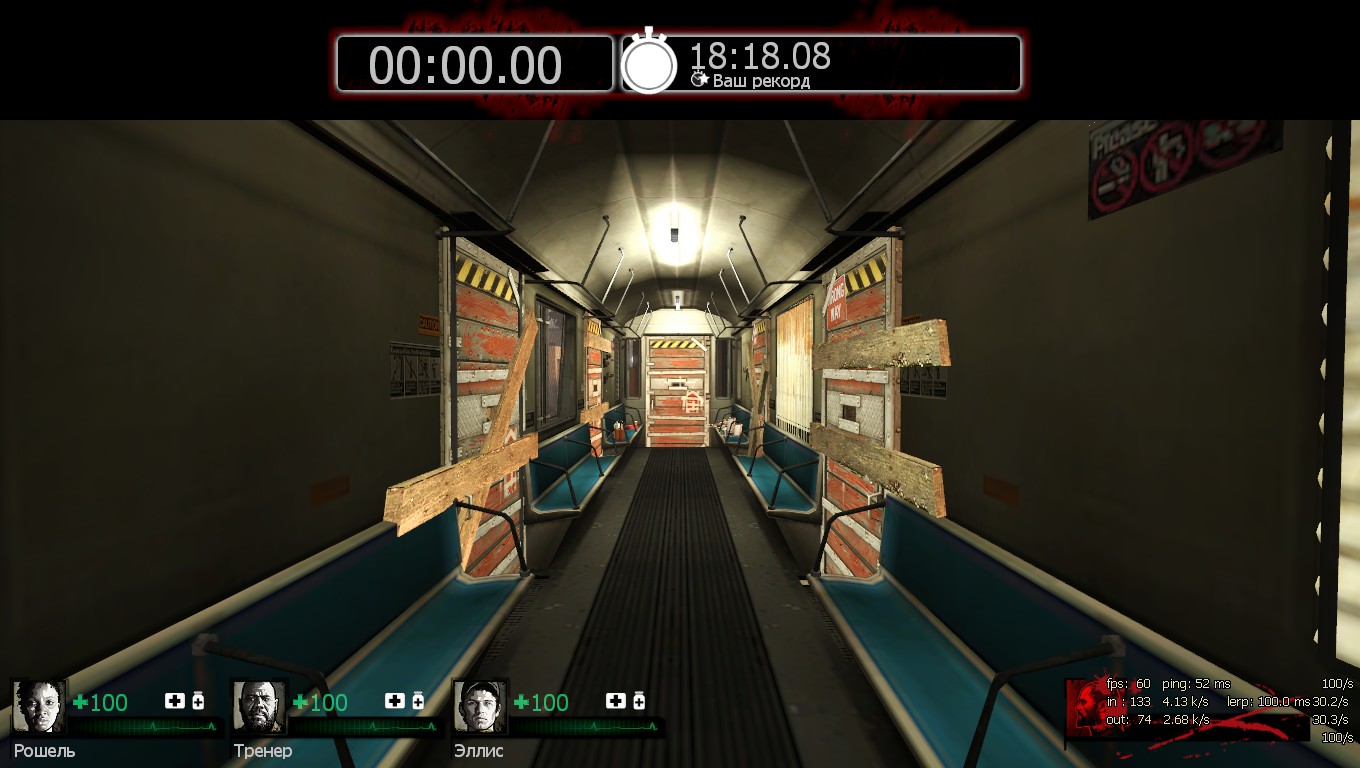
Task: Click Тренер's pain pills icon
Action: click(x=418, y=701)
